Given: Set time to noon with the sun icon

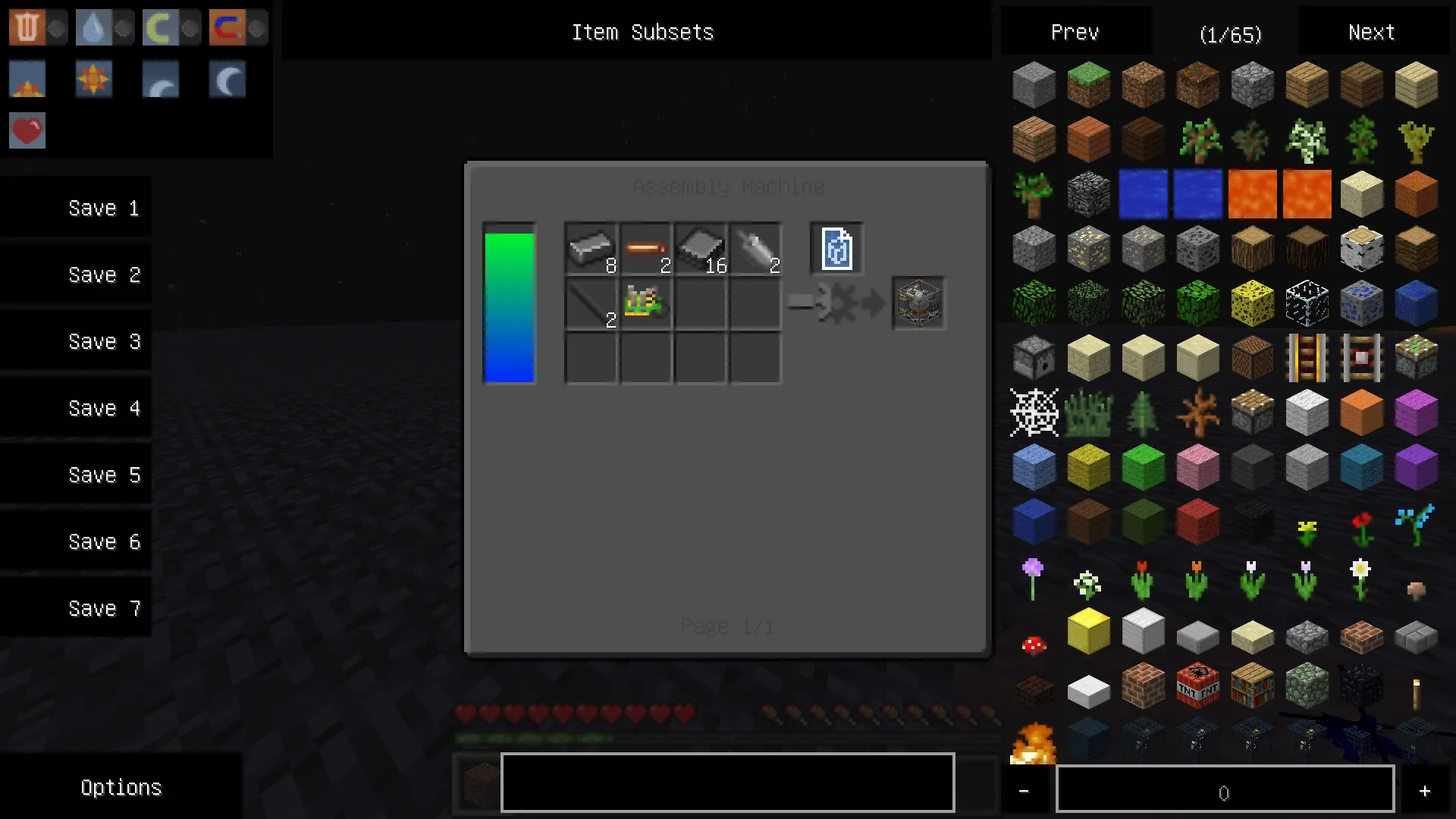Looking at the screenshot, I should coord(93,80).
